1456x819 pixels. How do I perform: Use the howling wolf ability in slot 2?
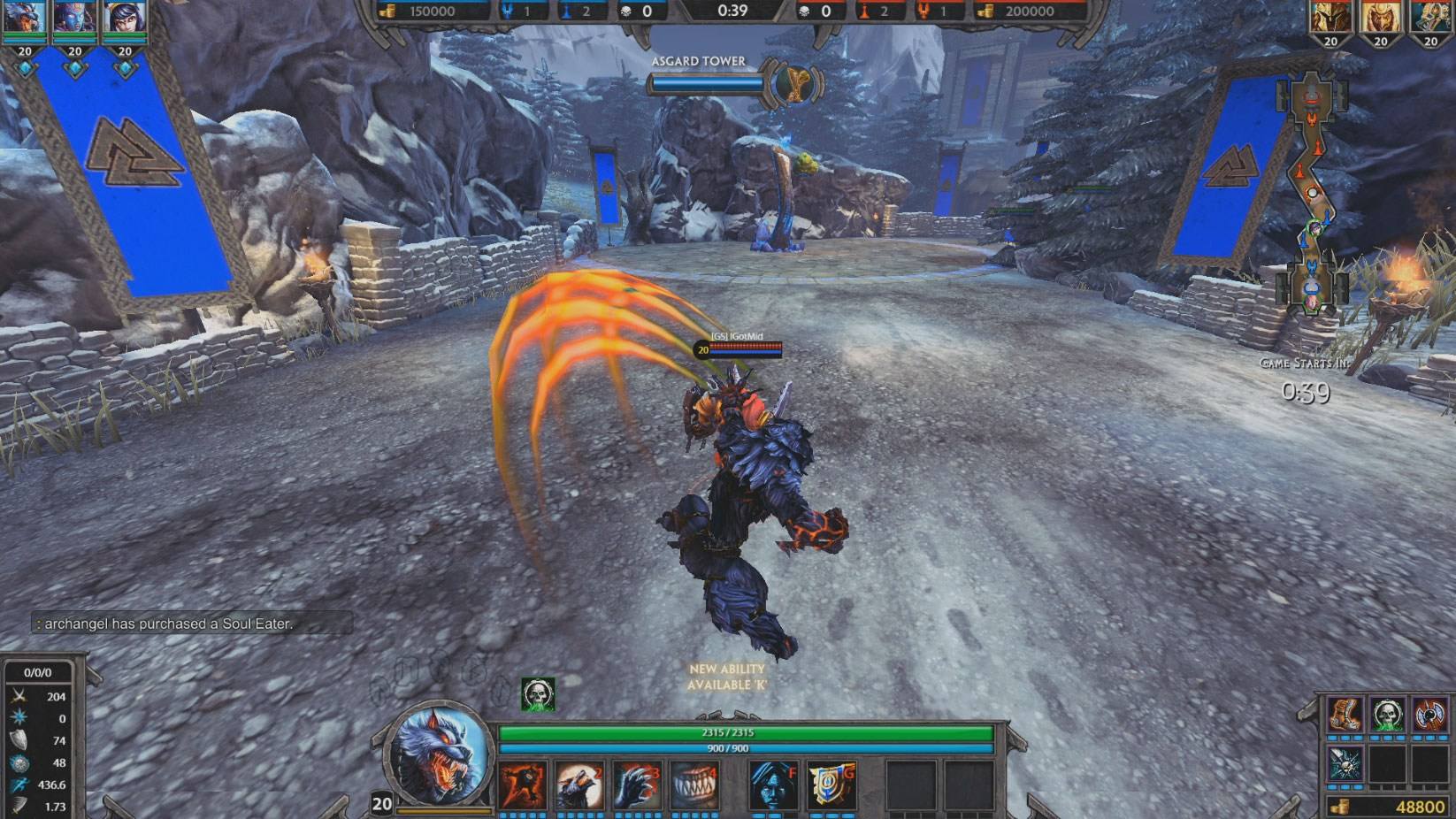click(579, 785)
